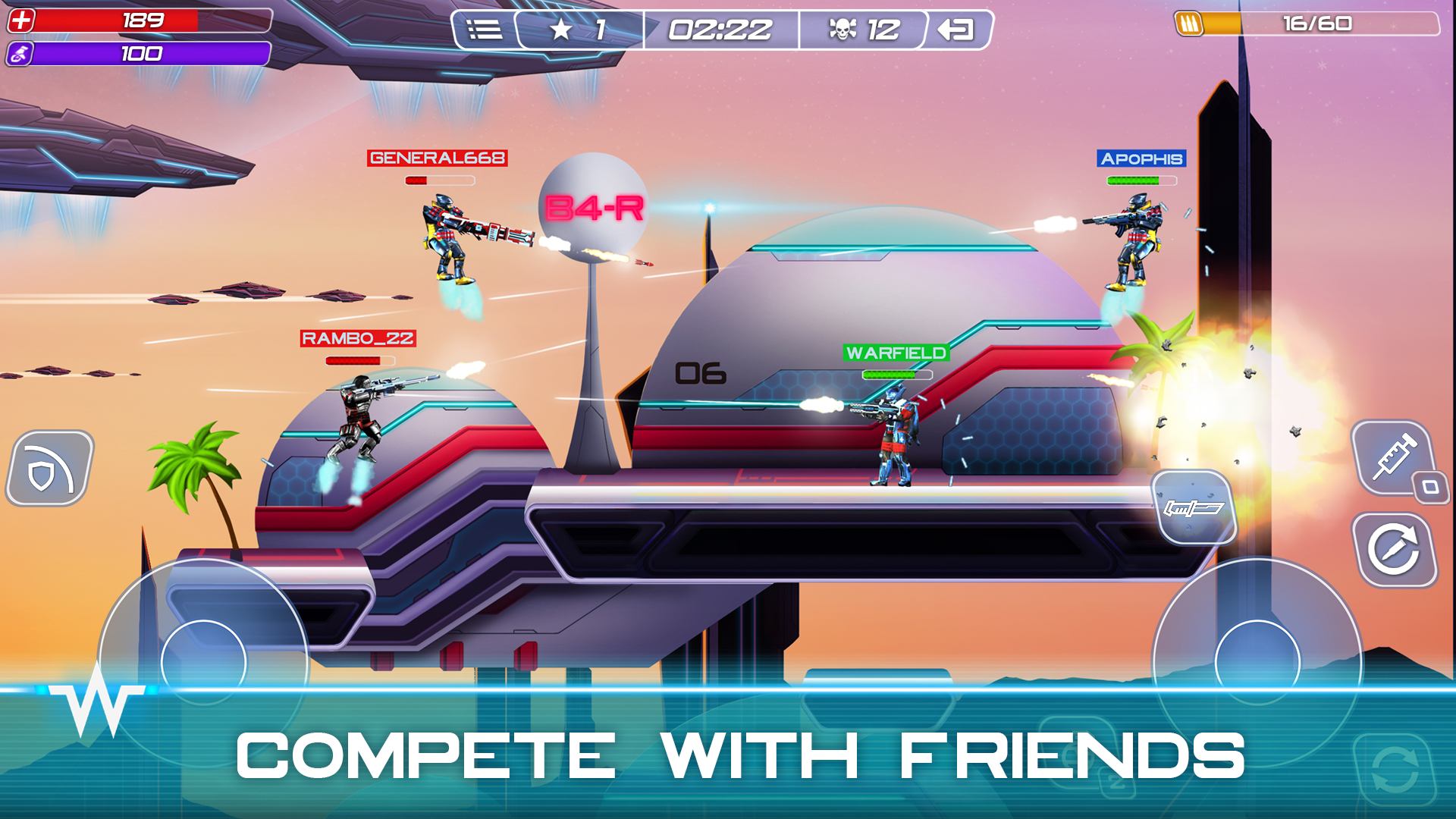Click the red health cross icon
Viewport: 1456px width, 819px height.
[x=20, y=20]
